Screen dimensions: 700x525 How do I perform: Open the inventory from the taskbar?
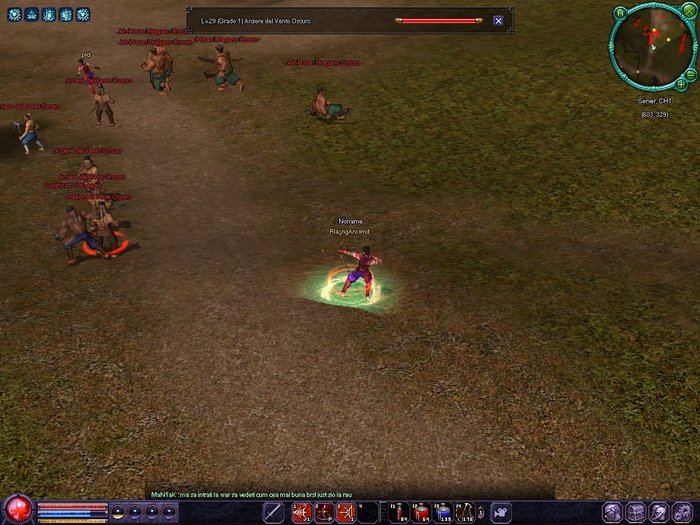pyautogui.click(x=635, y=512)
